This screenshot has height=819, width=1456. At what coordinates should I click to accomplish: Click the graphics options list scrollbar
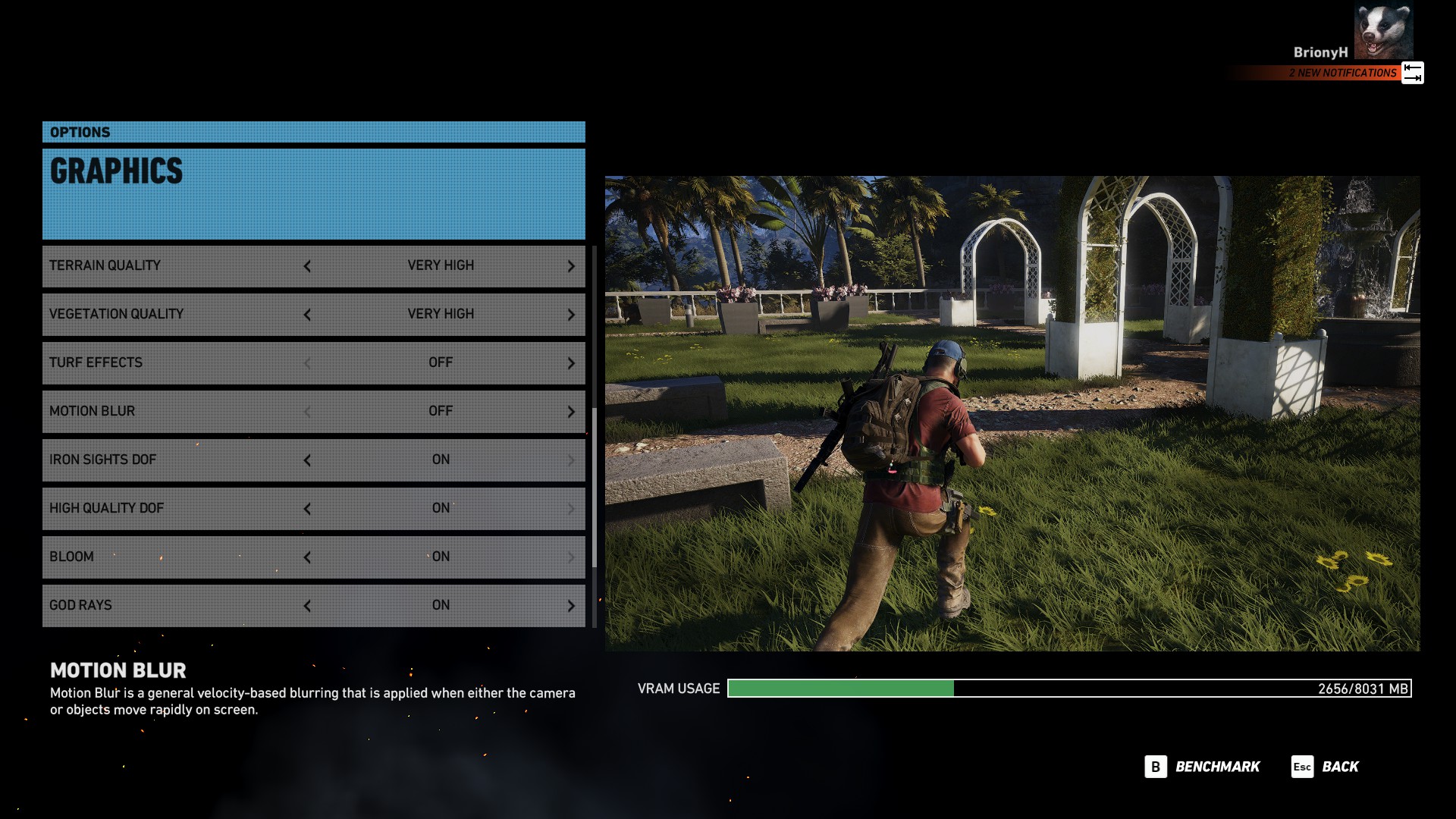(595, 485)
